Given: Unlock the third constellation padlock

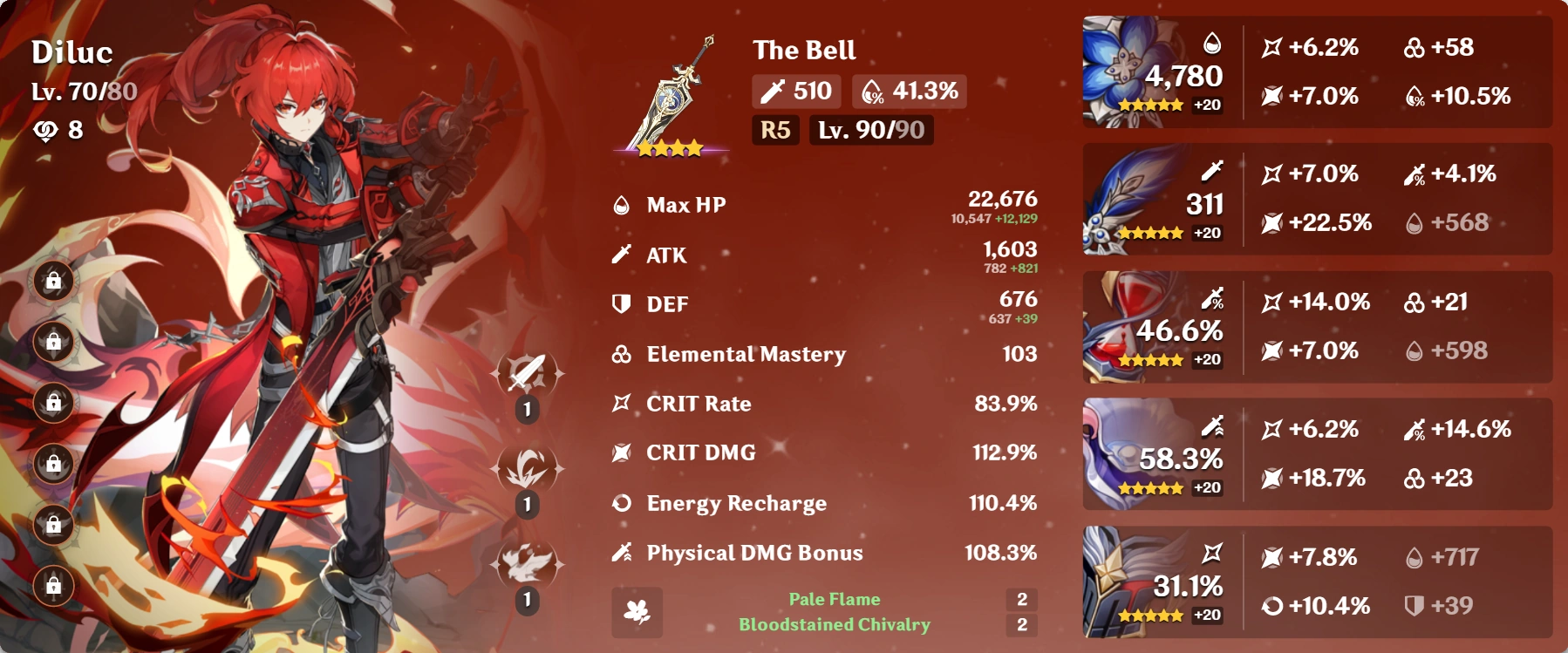Looking at the screenshot, I should 54,404.
